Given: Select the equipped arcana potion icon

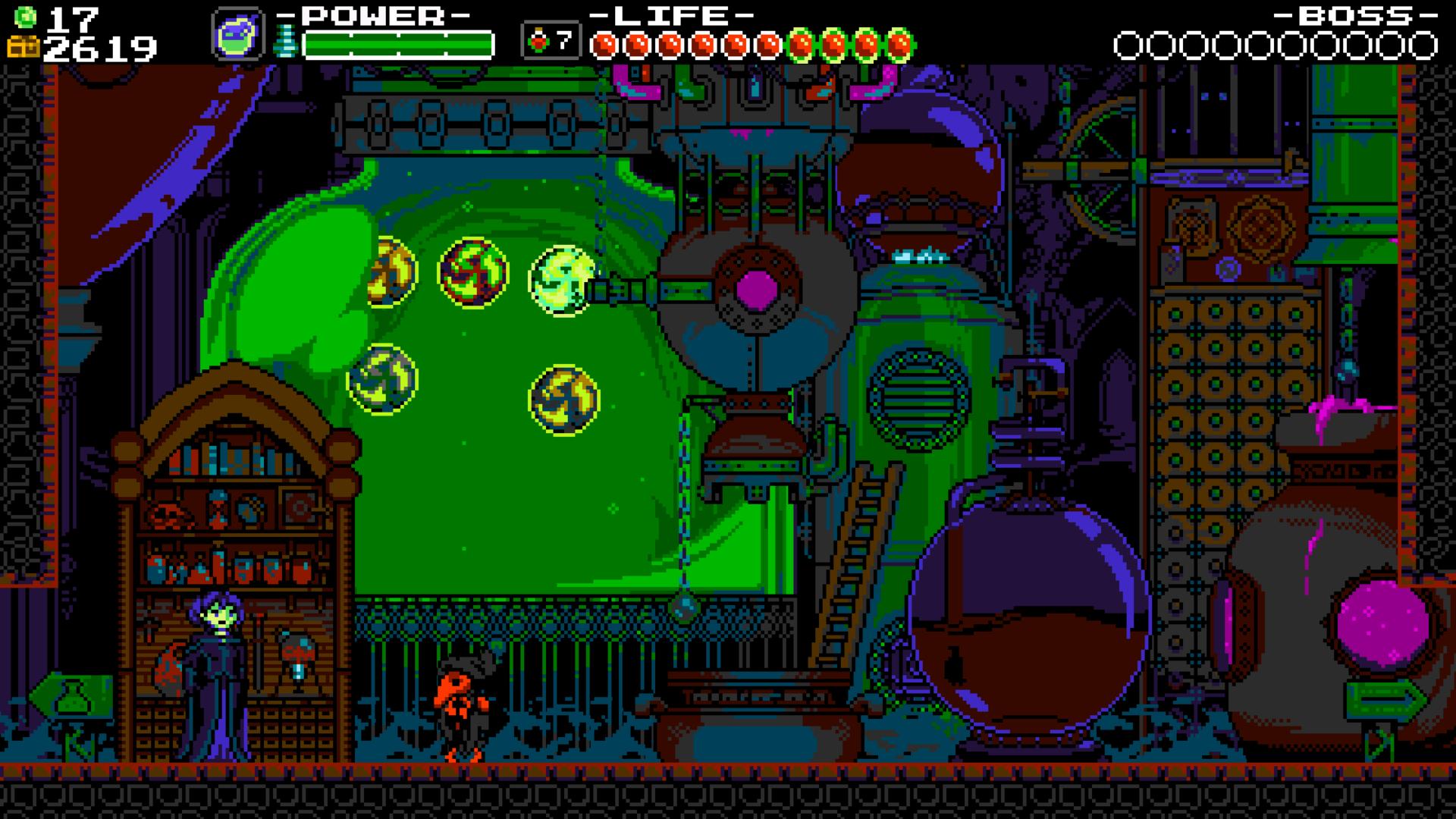Looking at the screenshot, I should coord(237,35).
